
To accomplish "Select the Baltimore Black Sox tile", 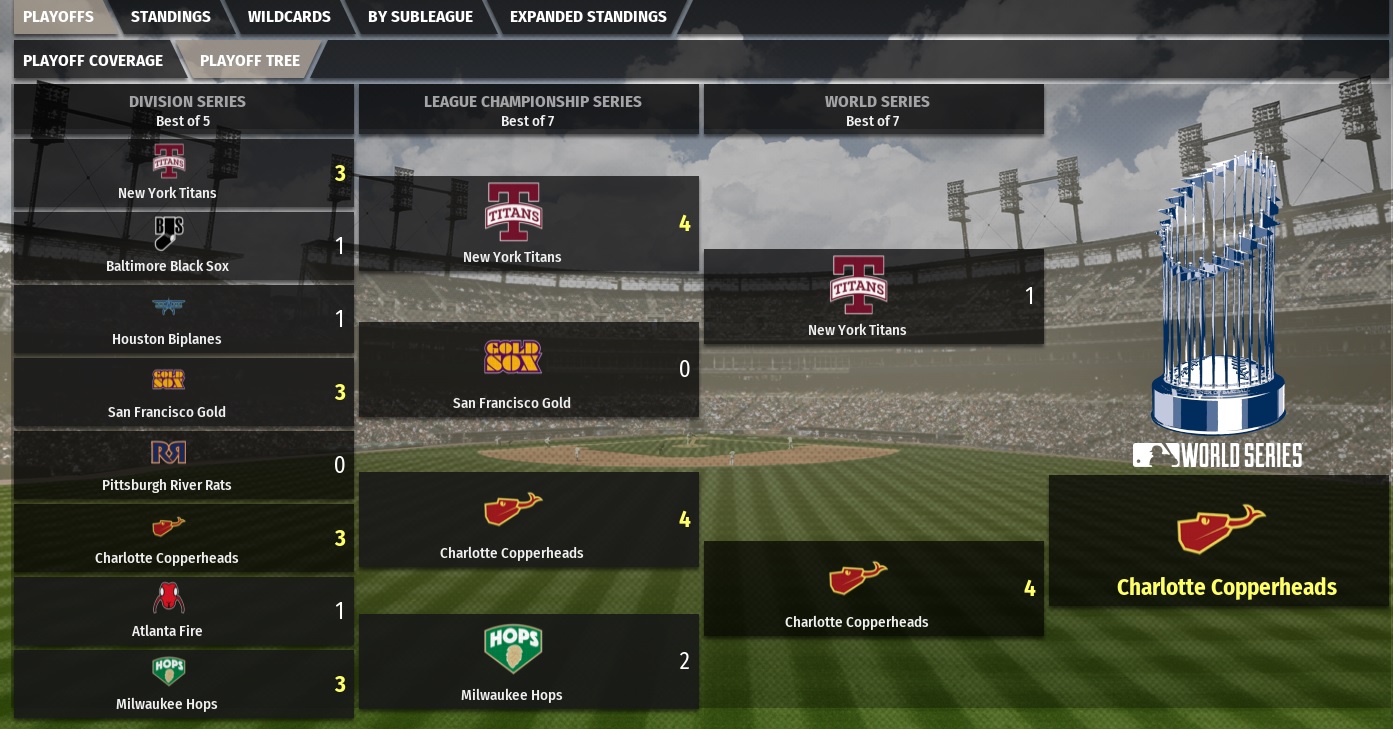I will point(183,246).
